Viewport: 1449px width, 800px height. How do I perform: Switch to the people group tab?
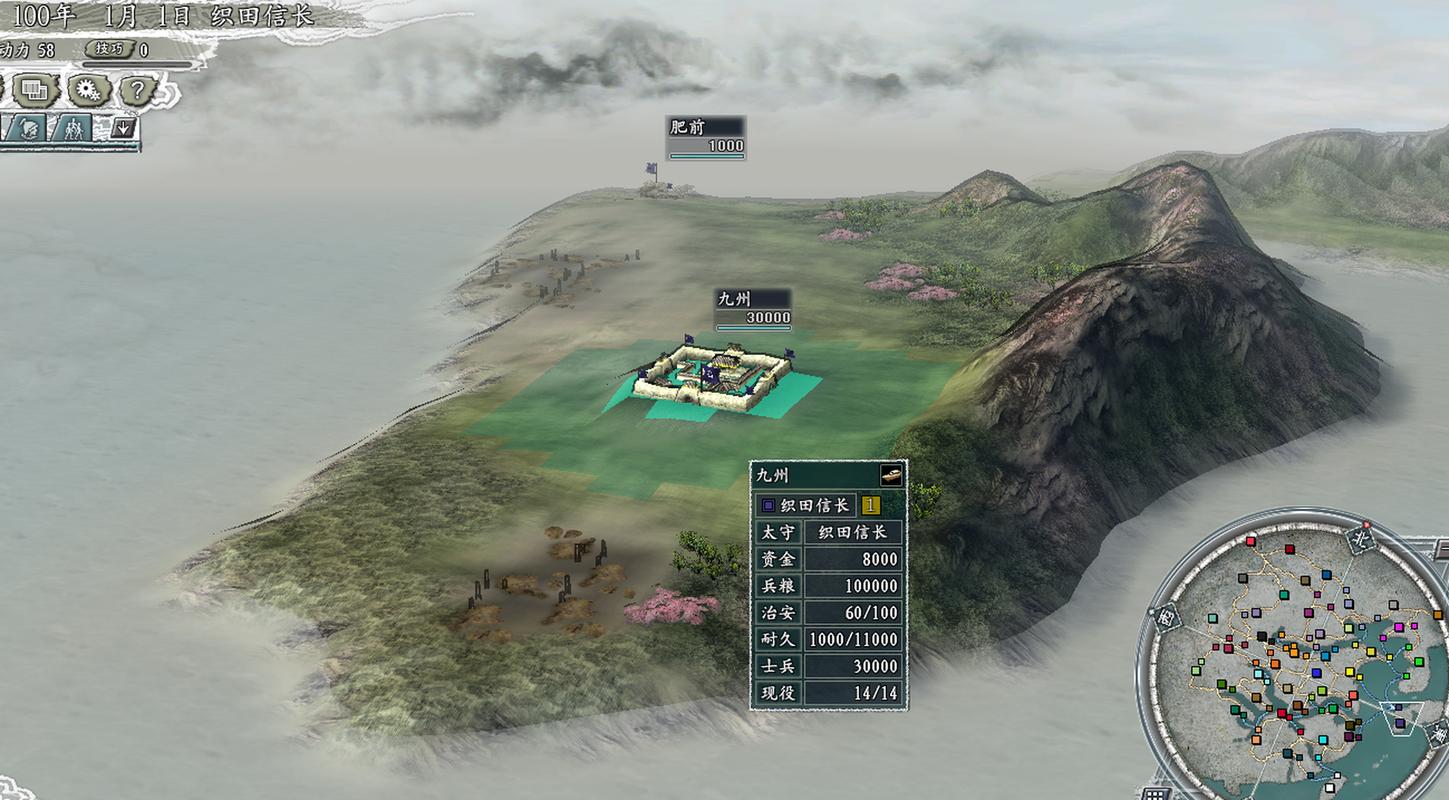point(73,129)
